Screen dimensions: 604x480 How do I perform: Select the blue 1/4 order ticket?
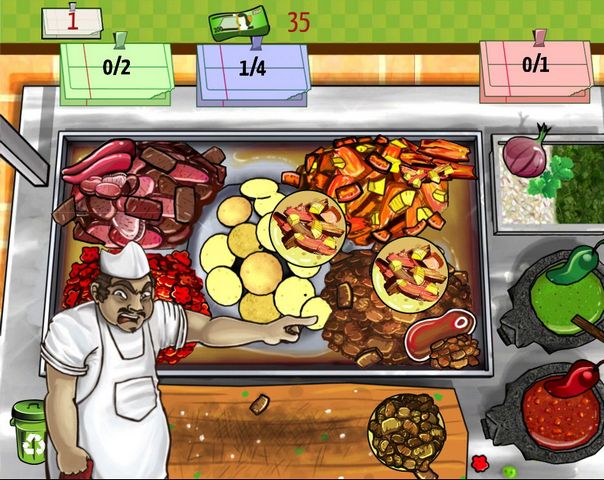pyautogui.click(x=252, y=72)
